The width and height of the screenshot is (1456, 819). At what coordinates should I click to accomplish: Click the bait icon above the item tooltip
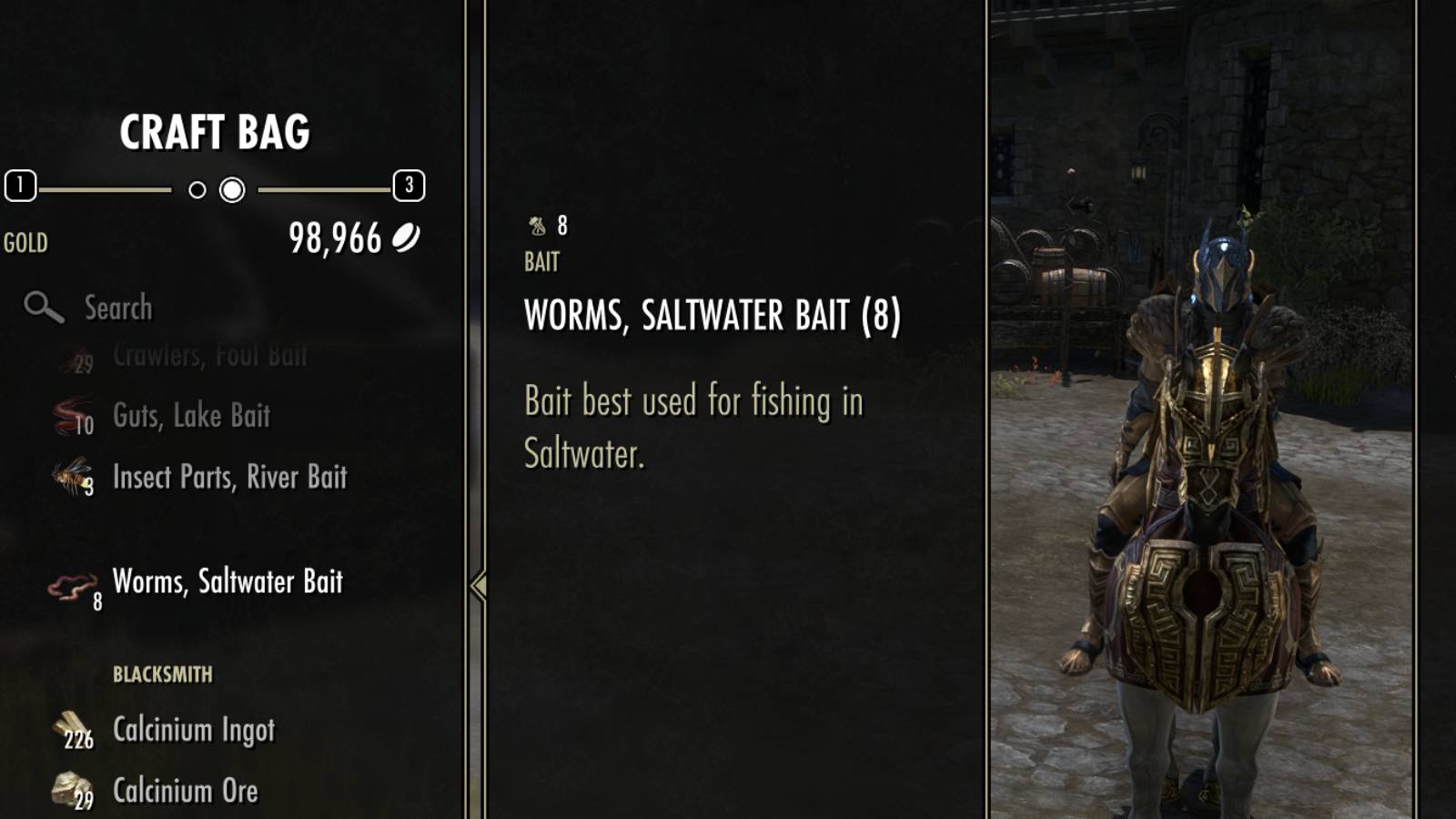(x=536, y=223)
